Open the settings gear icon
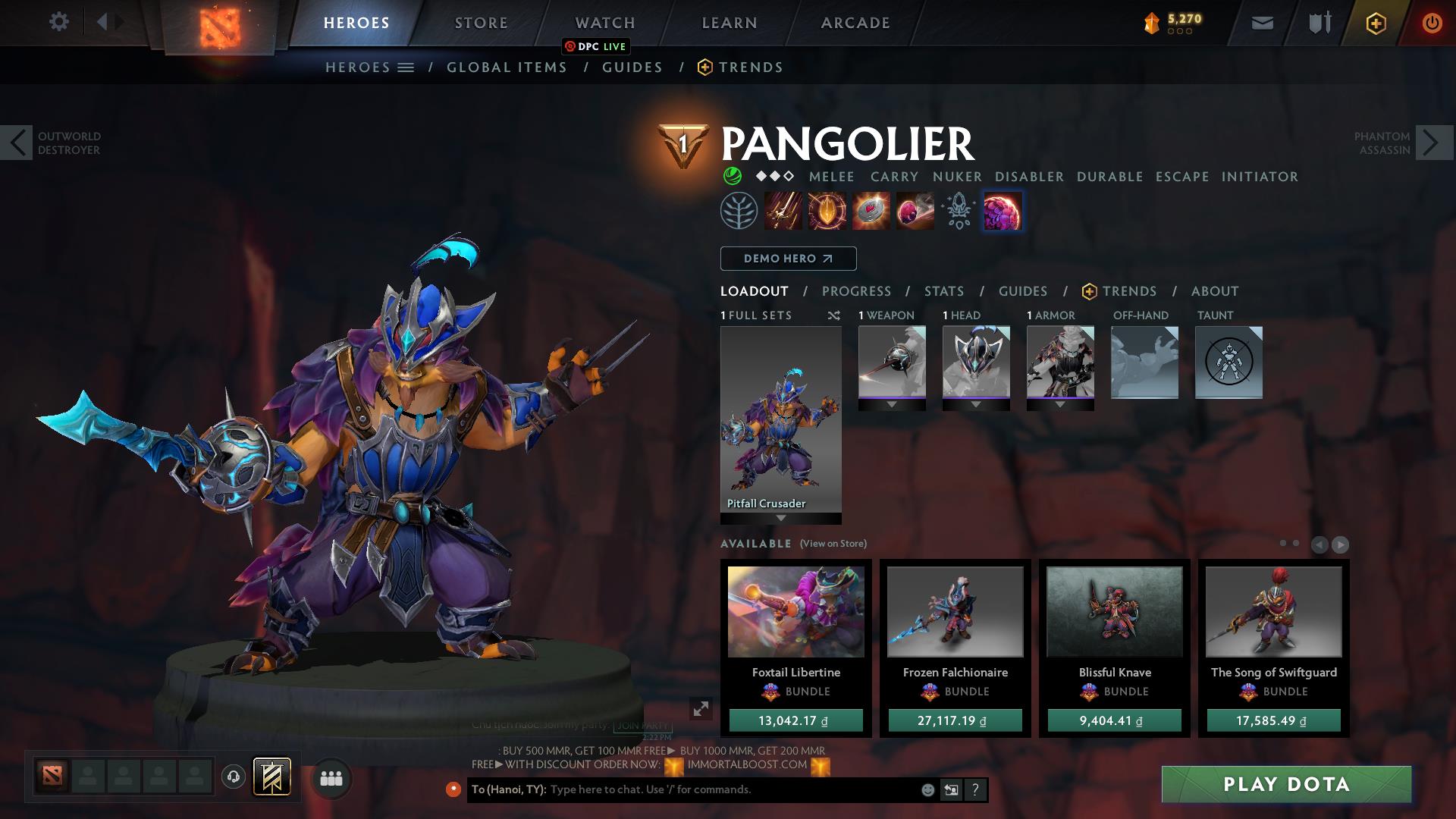 click(x=59, y=22)
